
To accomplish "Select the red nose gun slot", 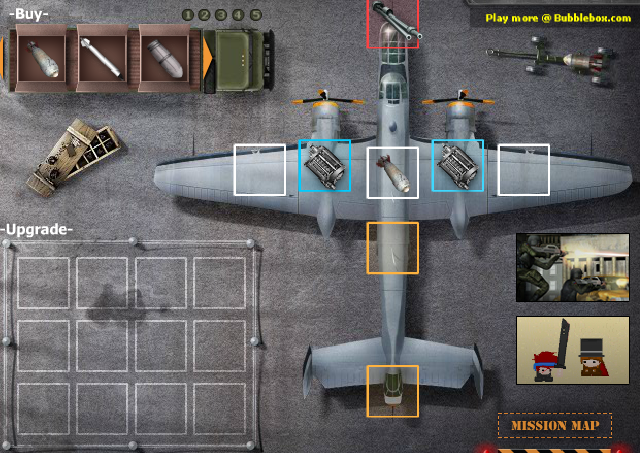I will [392, 24].
